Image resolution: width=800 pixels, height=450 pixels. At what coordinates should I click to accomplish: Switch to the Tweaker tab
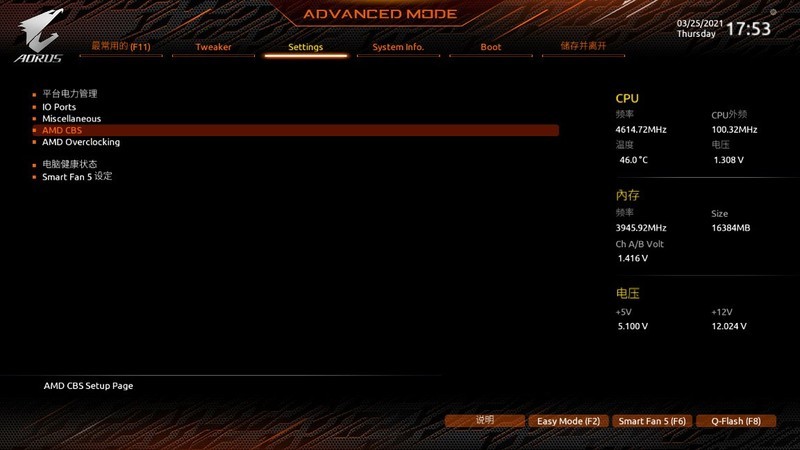pos(213,47)
